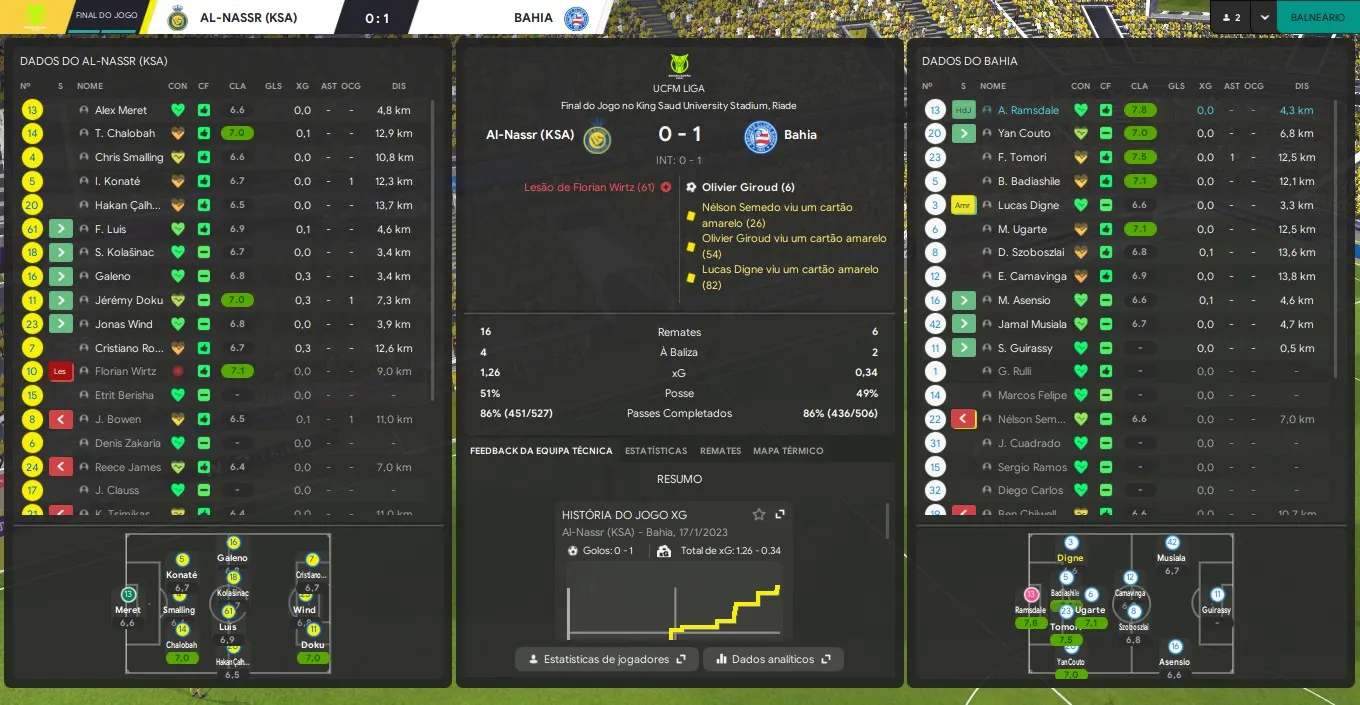Select the Feedback da Equipa Técnica tab
The image size is (1360, 705).
(541, 451)
